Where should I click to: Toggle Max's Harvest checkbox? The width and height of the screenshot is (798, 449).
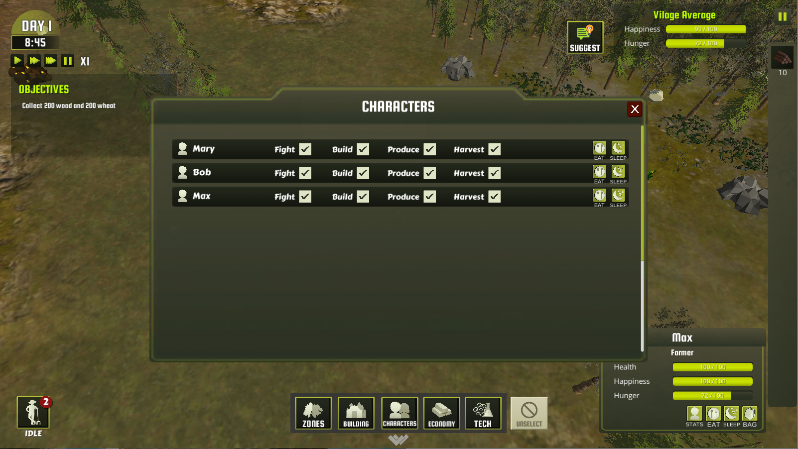(x=494, y=197)
